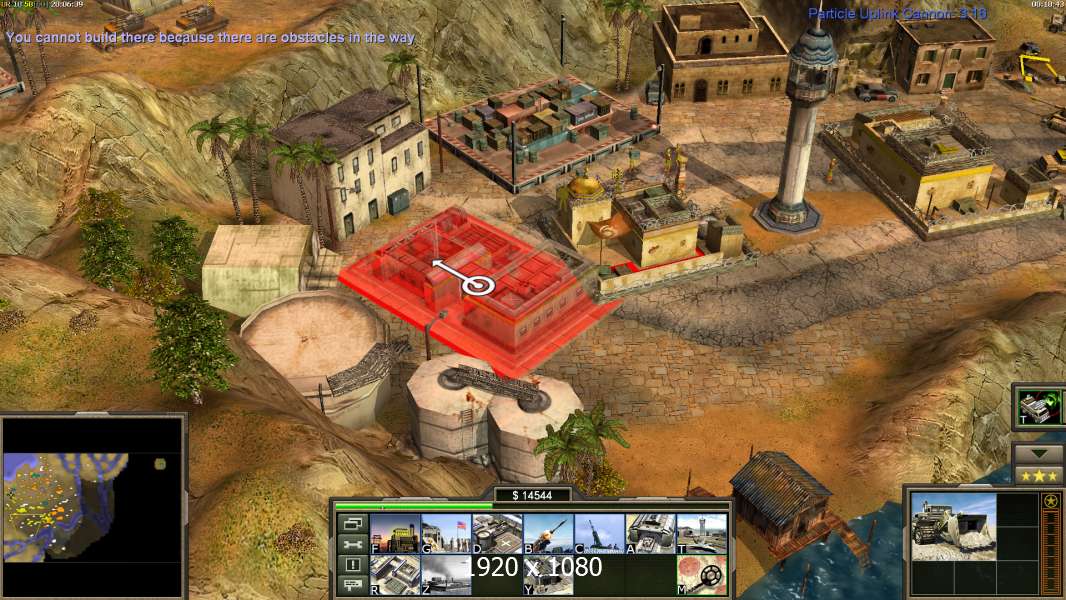
Task: Build the strategy center icon (R)
Action: (395, 575)
